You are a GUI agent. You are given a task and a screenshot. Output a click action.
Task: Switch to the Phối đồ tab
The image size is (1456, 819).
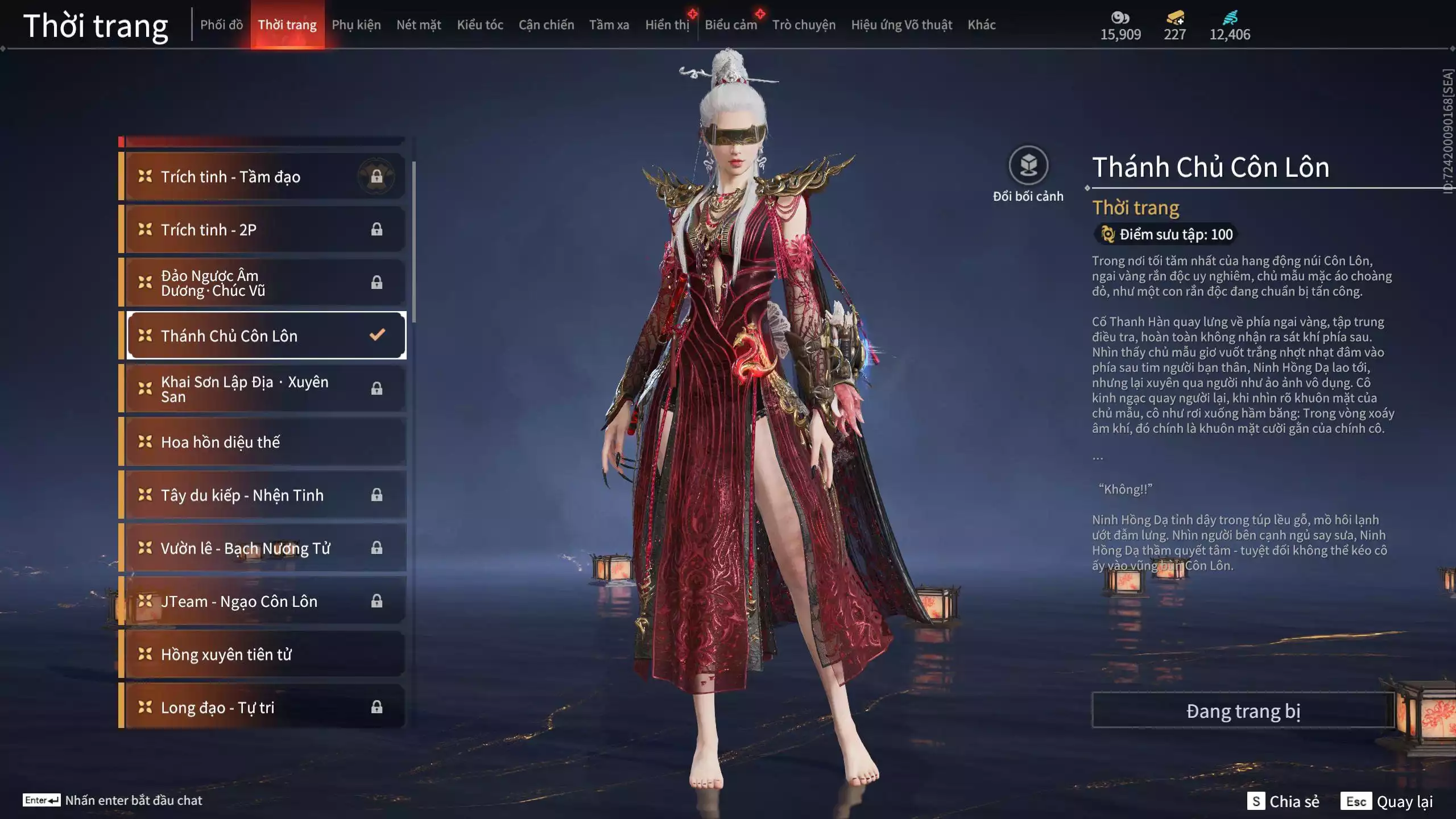coord(221,25)
